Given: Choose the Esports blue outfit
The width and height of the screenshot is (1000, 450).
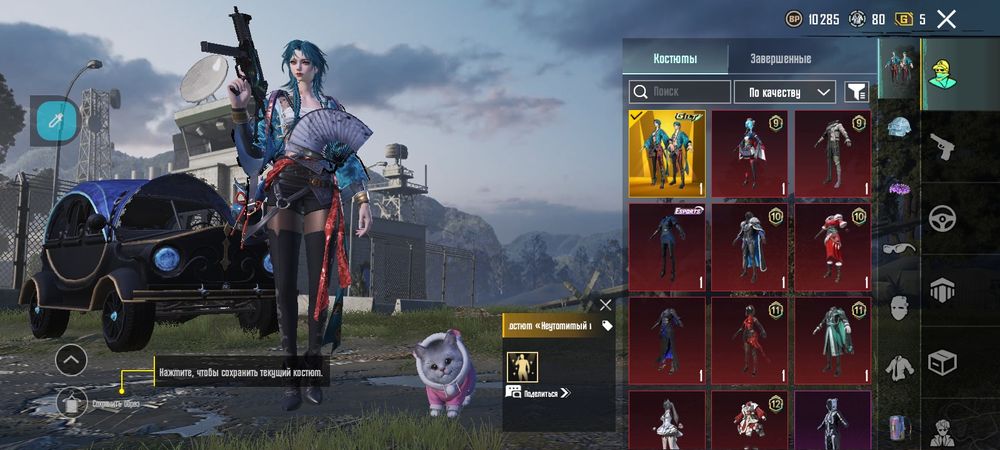Looking at the screenshot, I should 667,245.
